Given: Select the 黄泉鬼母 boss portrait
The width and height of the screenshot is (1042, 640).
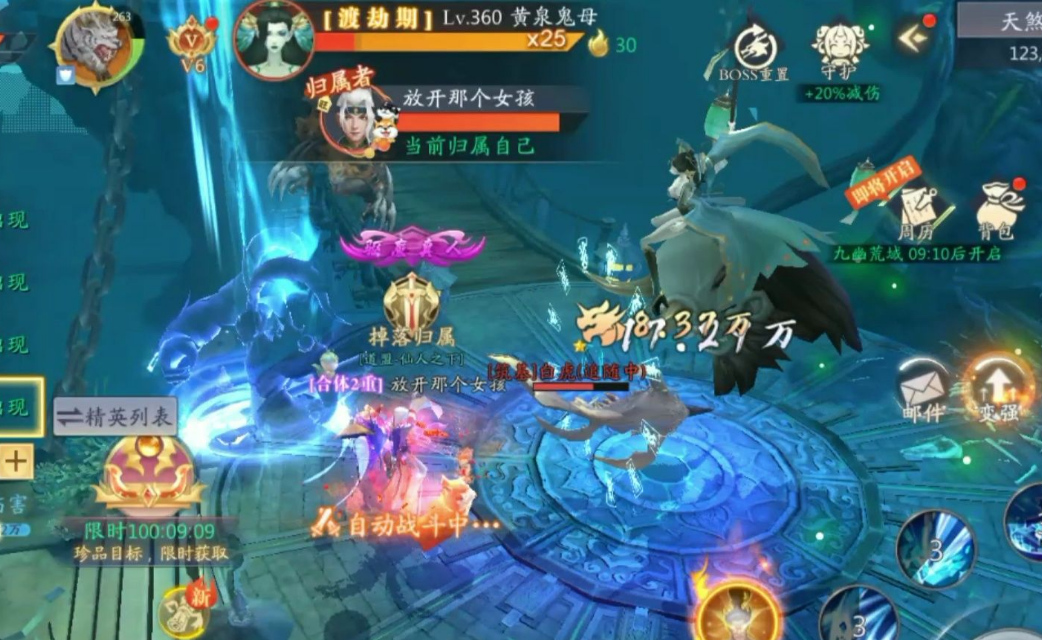Looking at the screenshot, I should click(272, 39).
